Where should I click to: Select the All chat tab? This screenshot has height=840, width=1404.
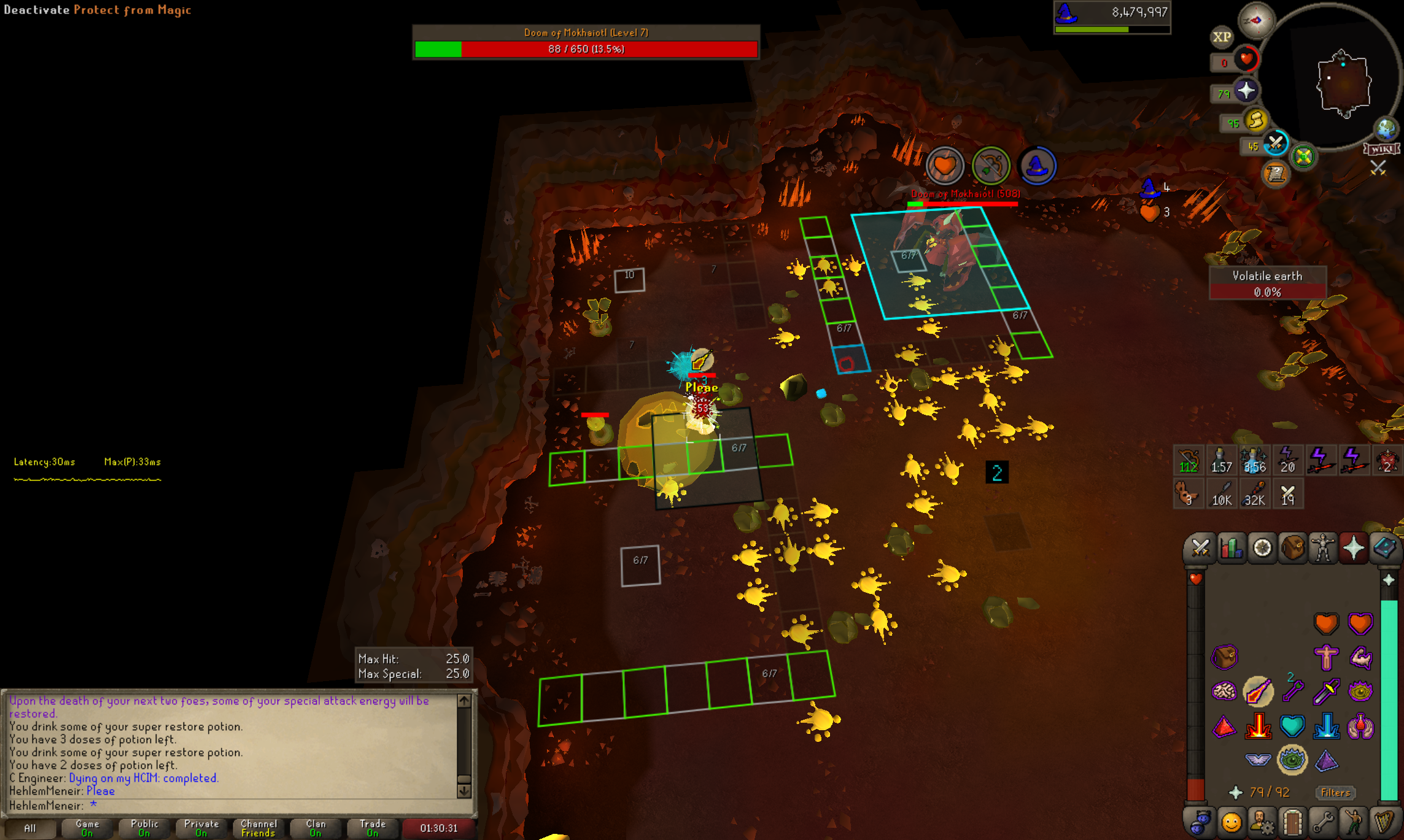[29, 828]
